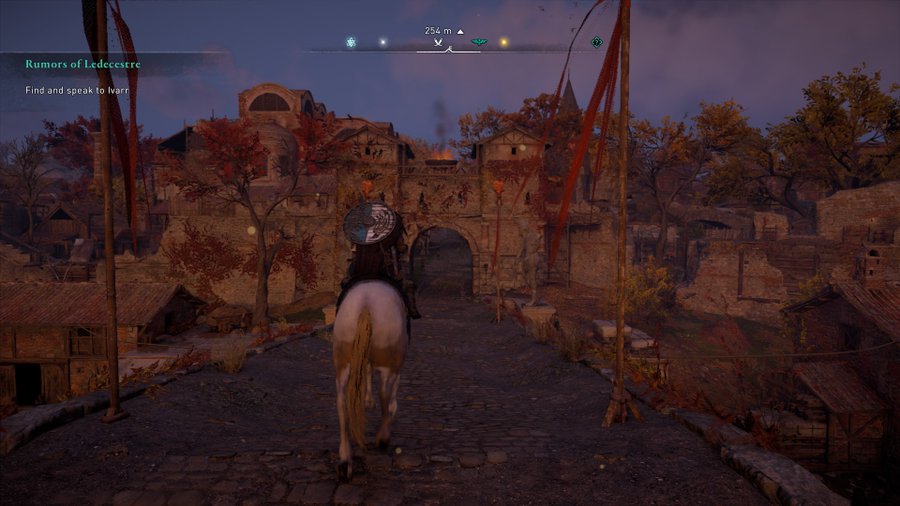Click the diamond question mark compass marker

(x=597, y=42)
